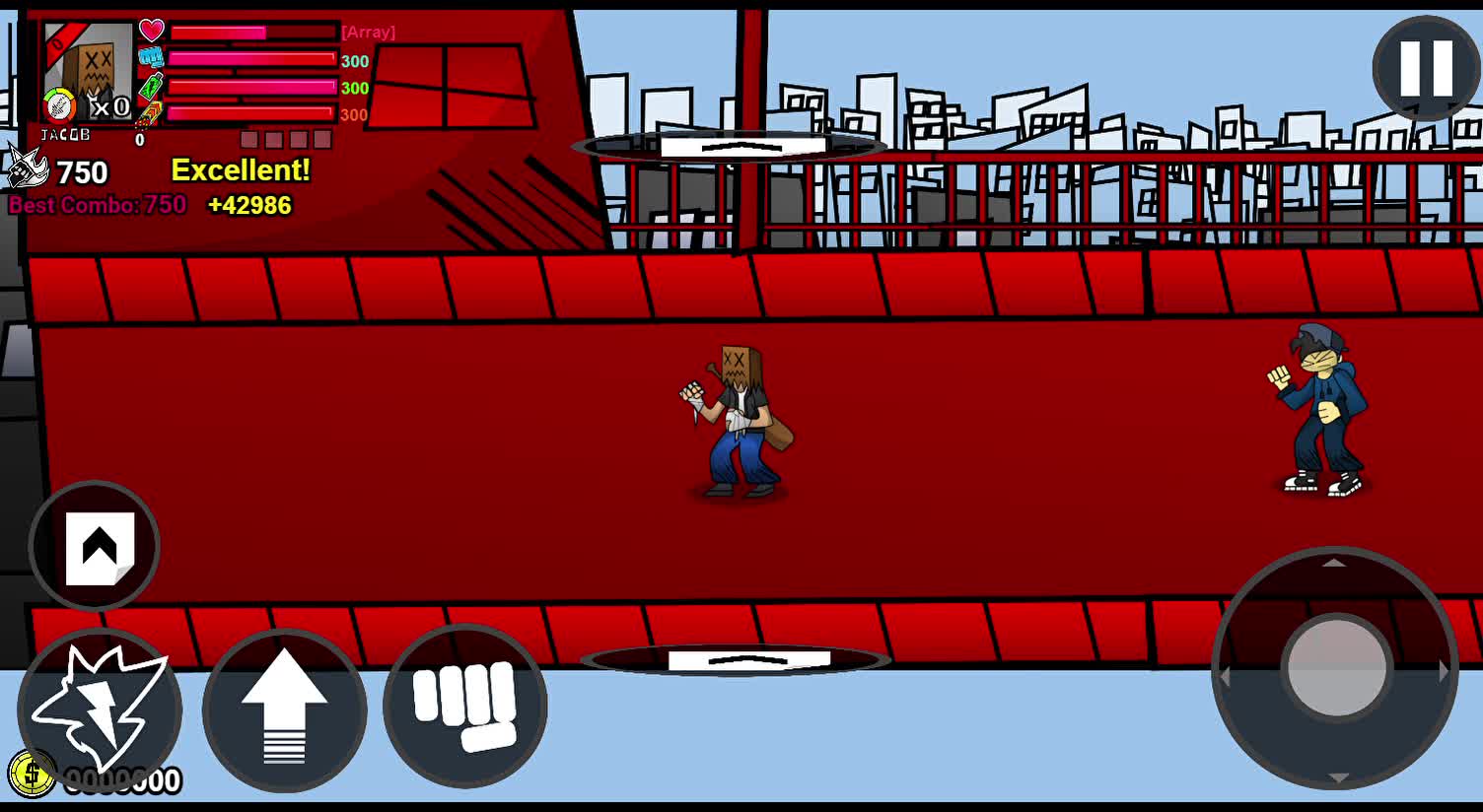
Task: Click Jacob's pink health bar
Action: click(249, 31)
